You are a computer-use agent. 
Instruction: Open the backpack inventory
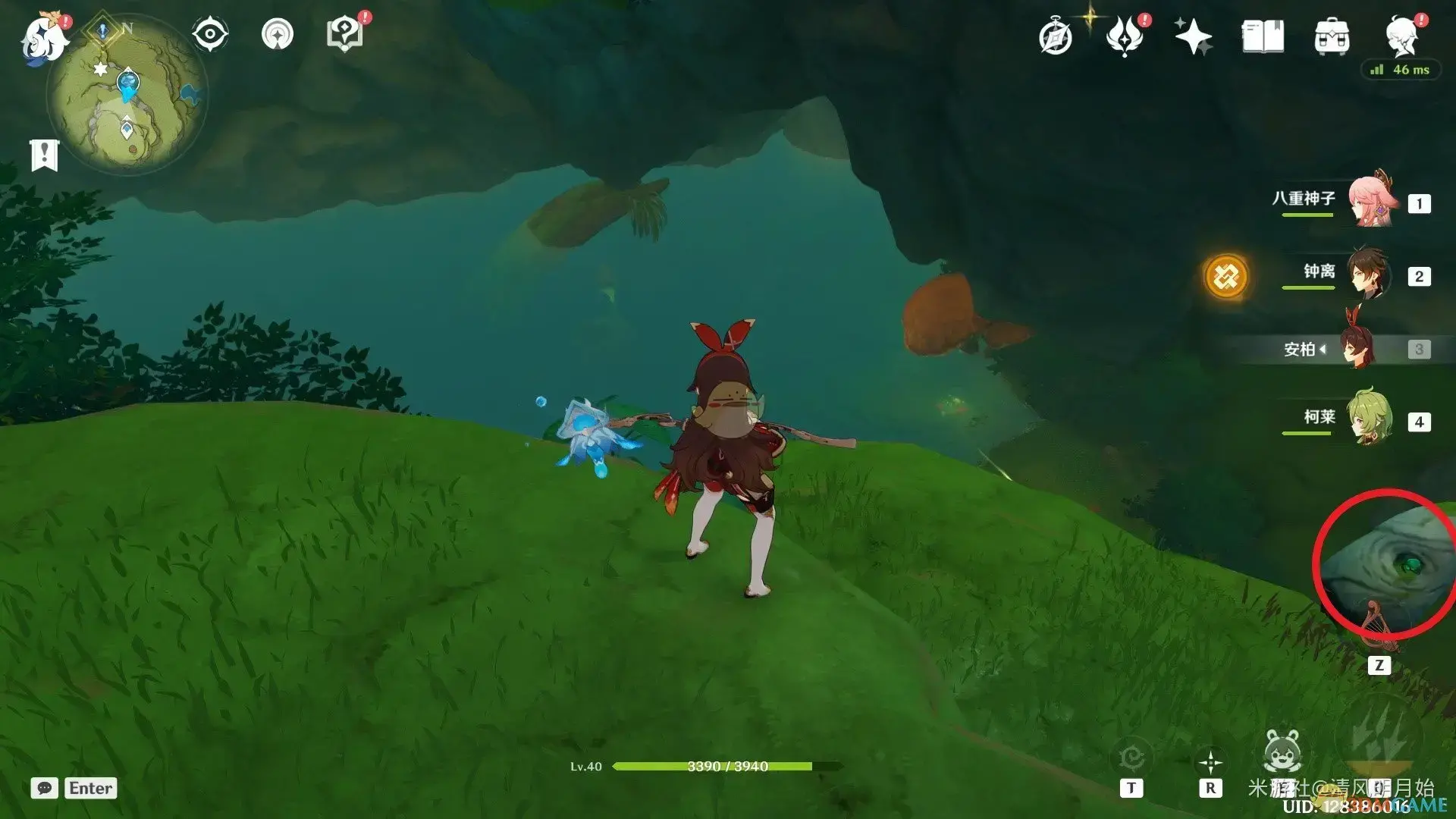point(1332,37)
